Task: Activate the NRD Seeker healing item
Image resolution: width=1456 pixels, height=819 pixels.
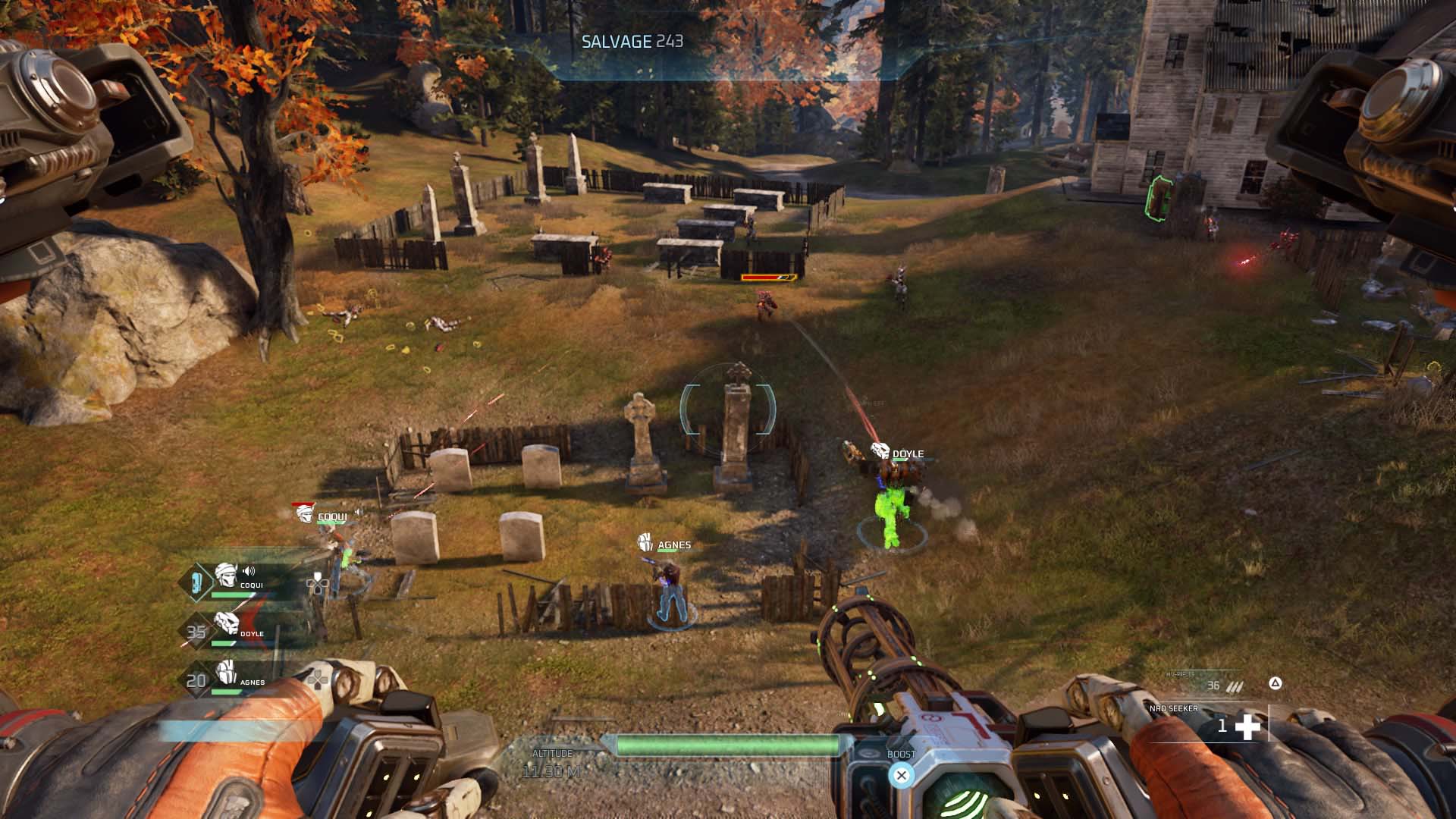Action: [1247, 726]
